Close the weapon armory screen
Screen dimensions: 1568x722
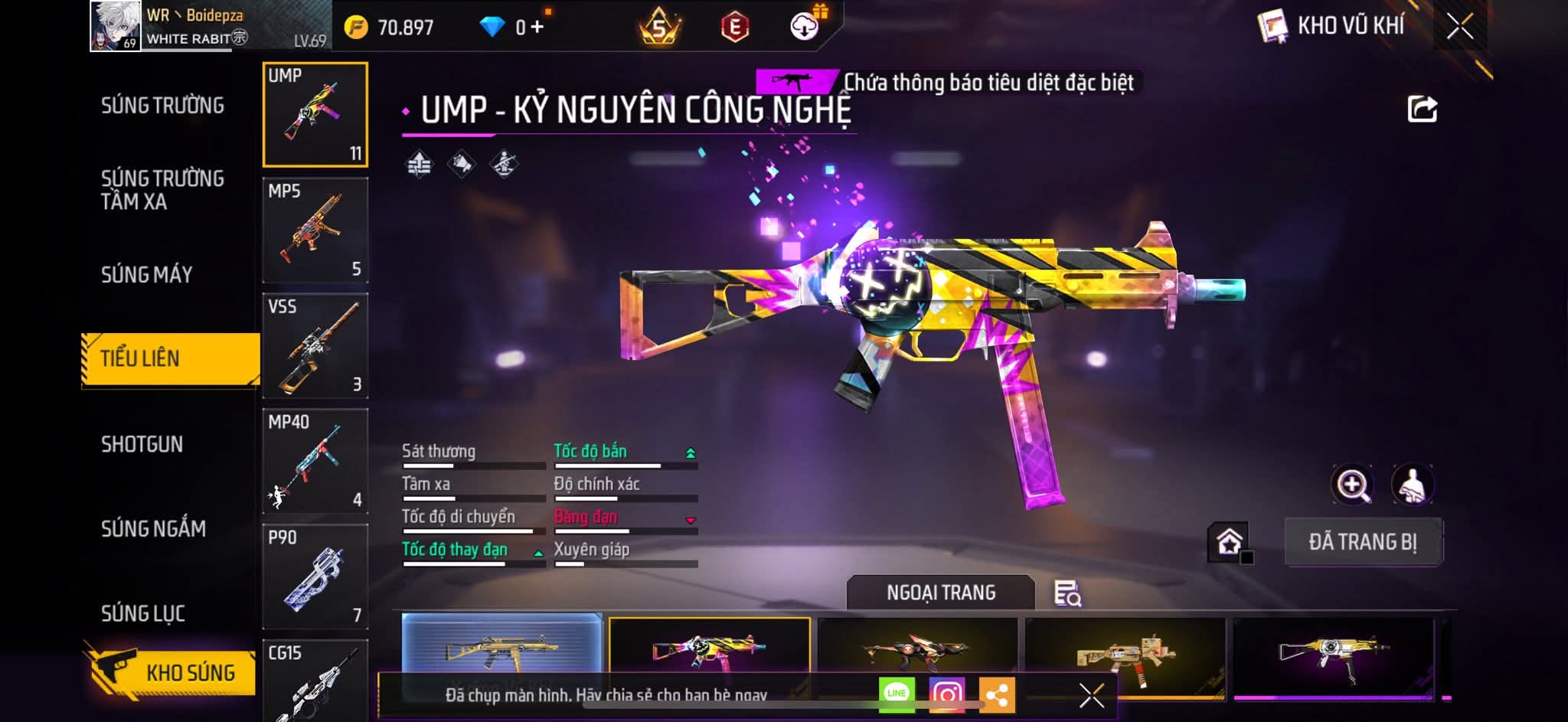[1459, 27]
